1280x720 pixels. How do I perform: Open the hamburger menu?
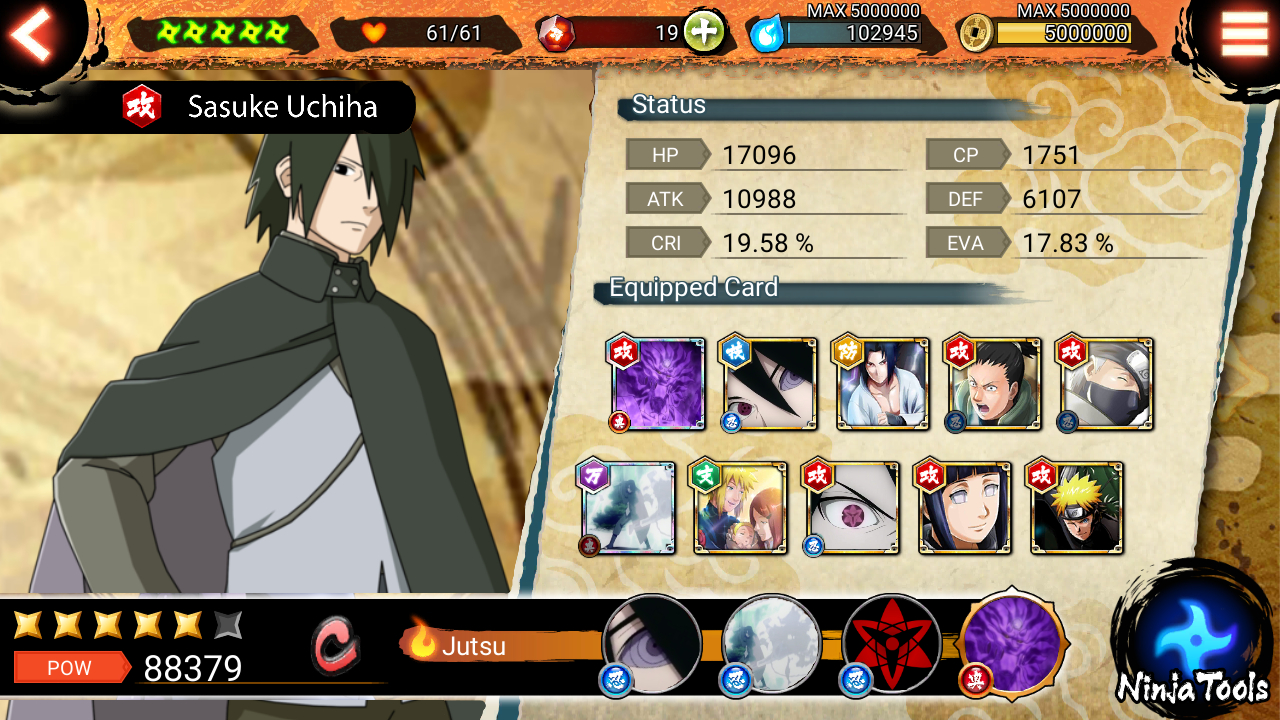(1244, 34)
